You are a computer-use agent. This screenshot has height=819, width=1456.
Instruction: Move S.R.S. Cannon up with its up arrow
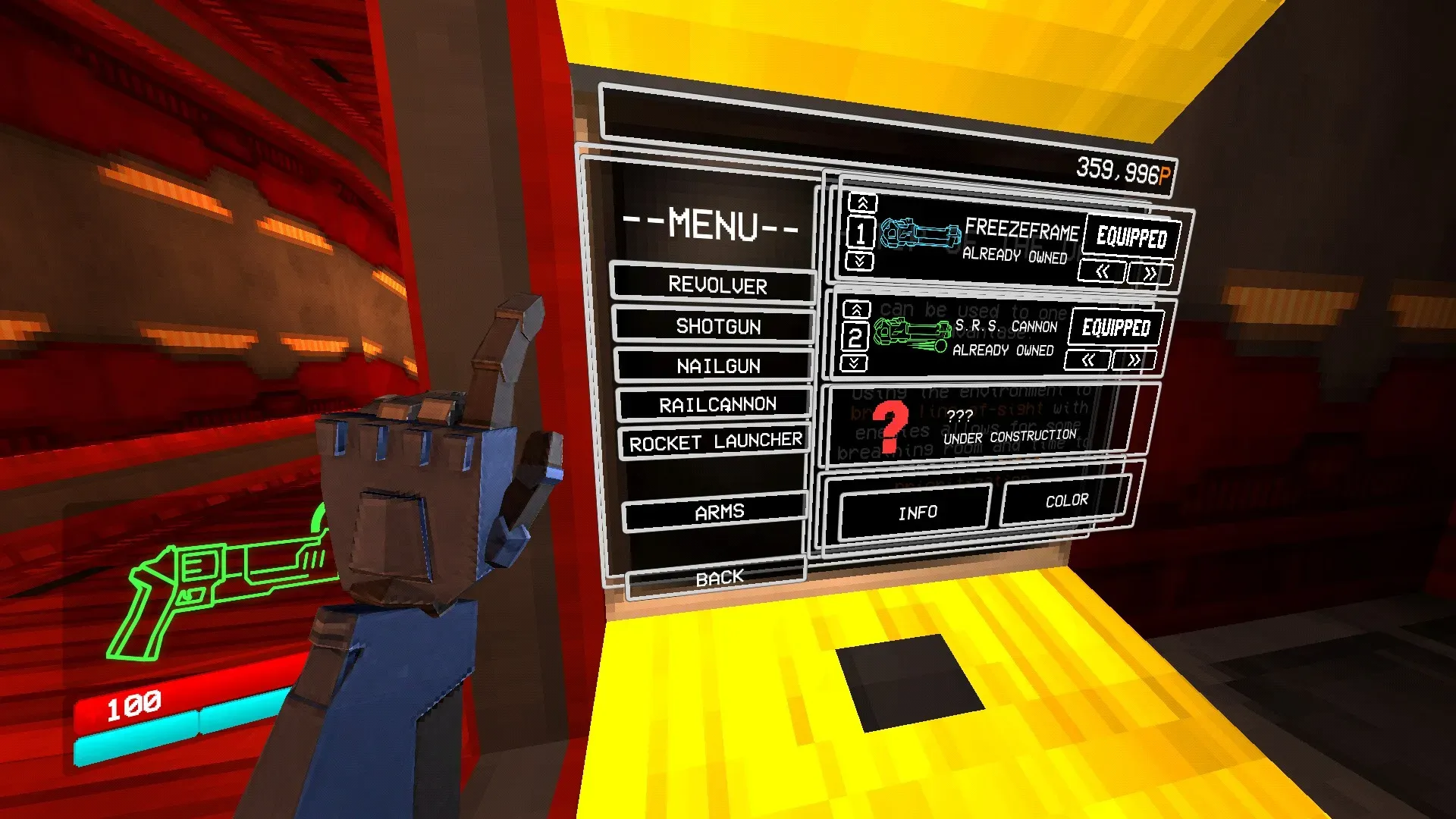click(856, 309)
